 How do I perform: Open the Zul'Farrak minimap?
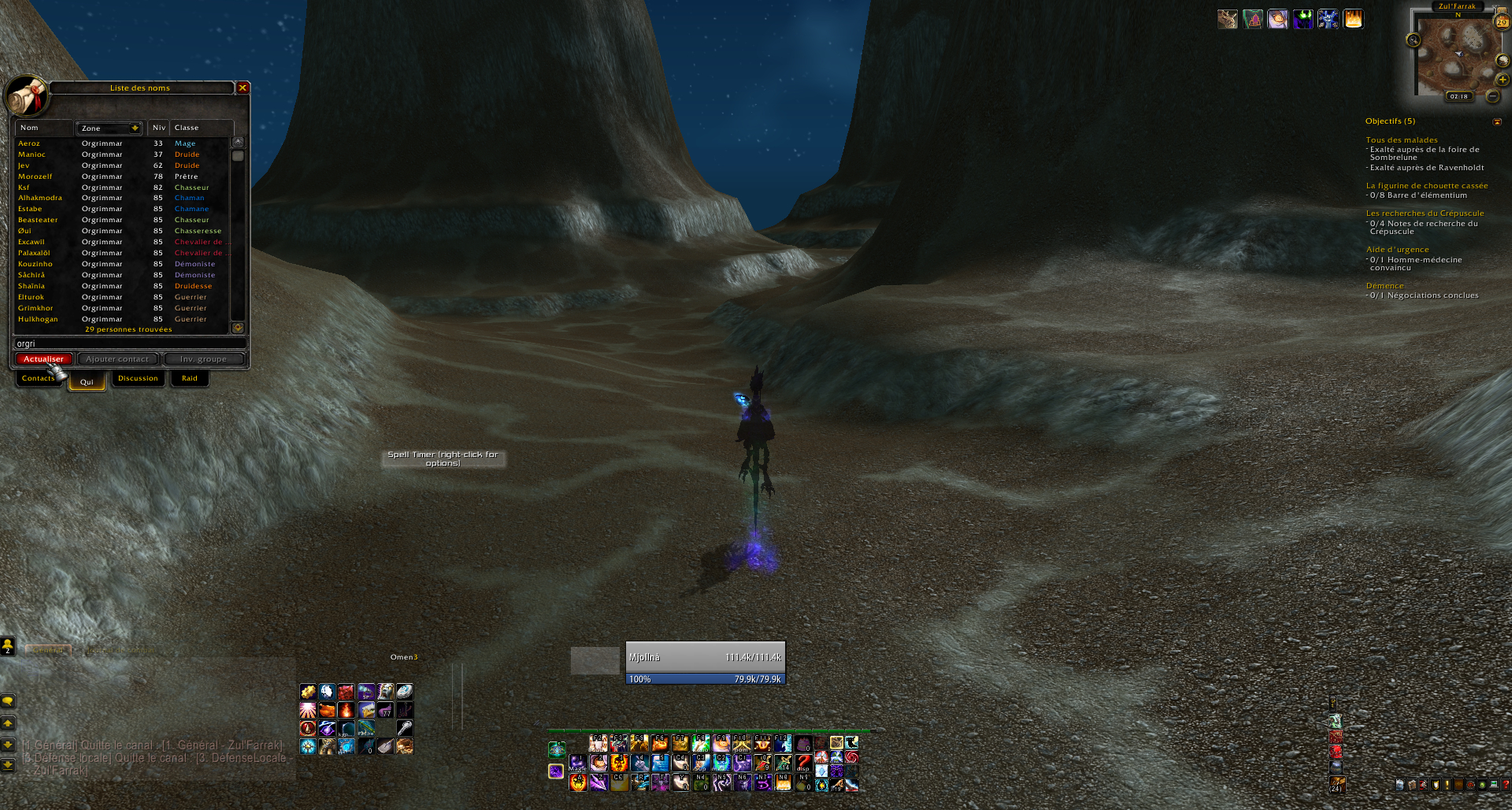[x=1456, y=57]
